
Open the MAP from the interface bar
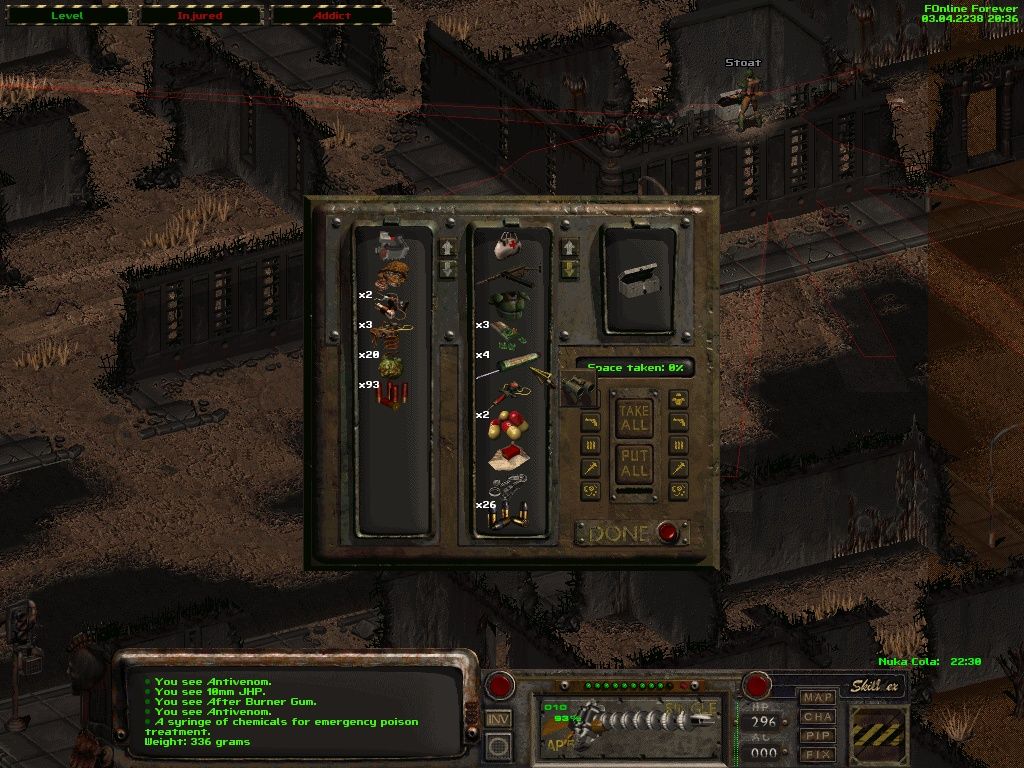click(818, 697)
